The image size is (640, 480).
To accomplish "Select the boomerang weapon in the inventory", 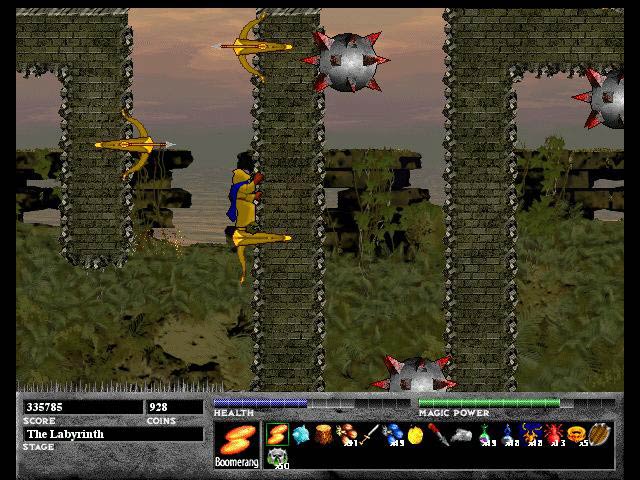I will point(276,435).
